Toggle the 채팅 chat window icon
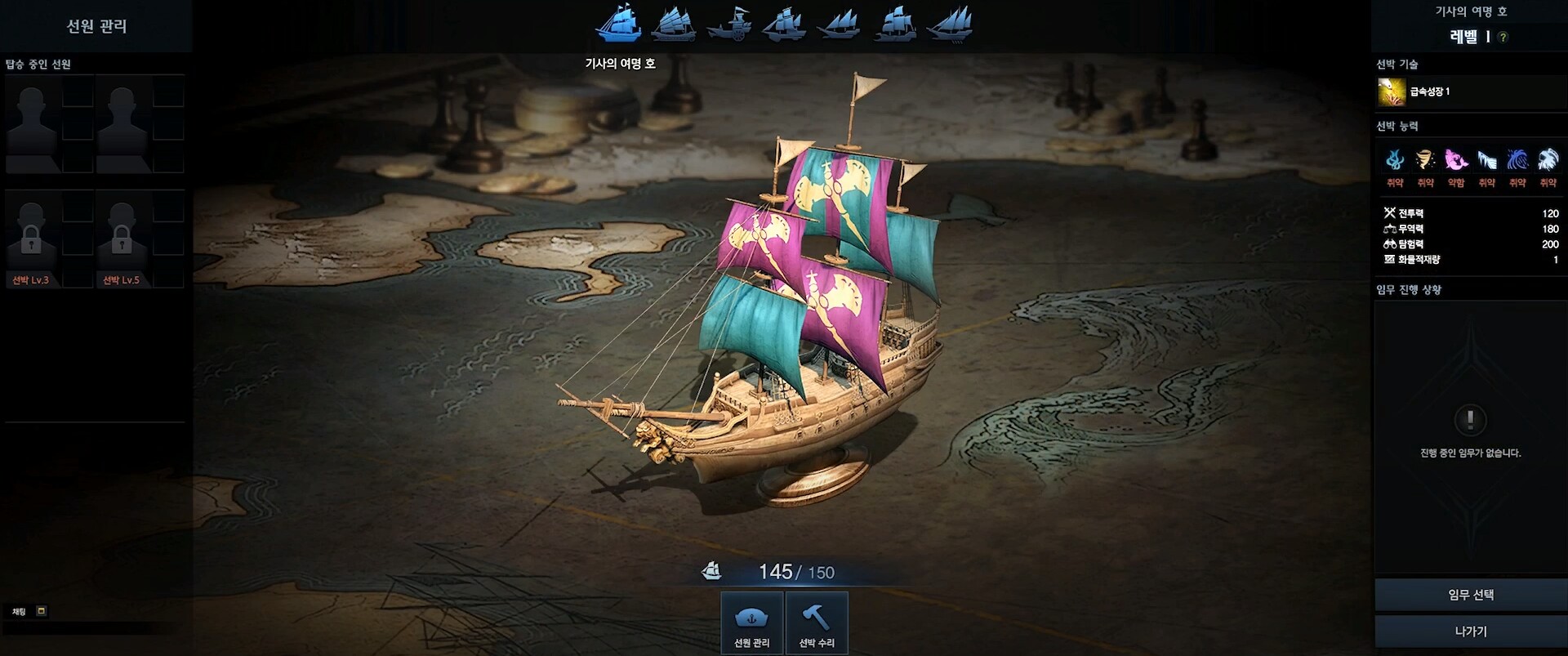Viewport: 1568px width, 656px height. coord(42,611)
